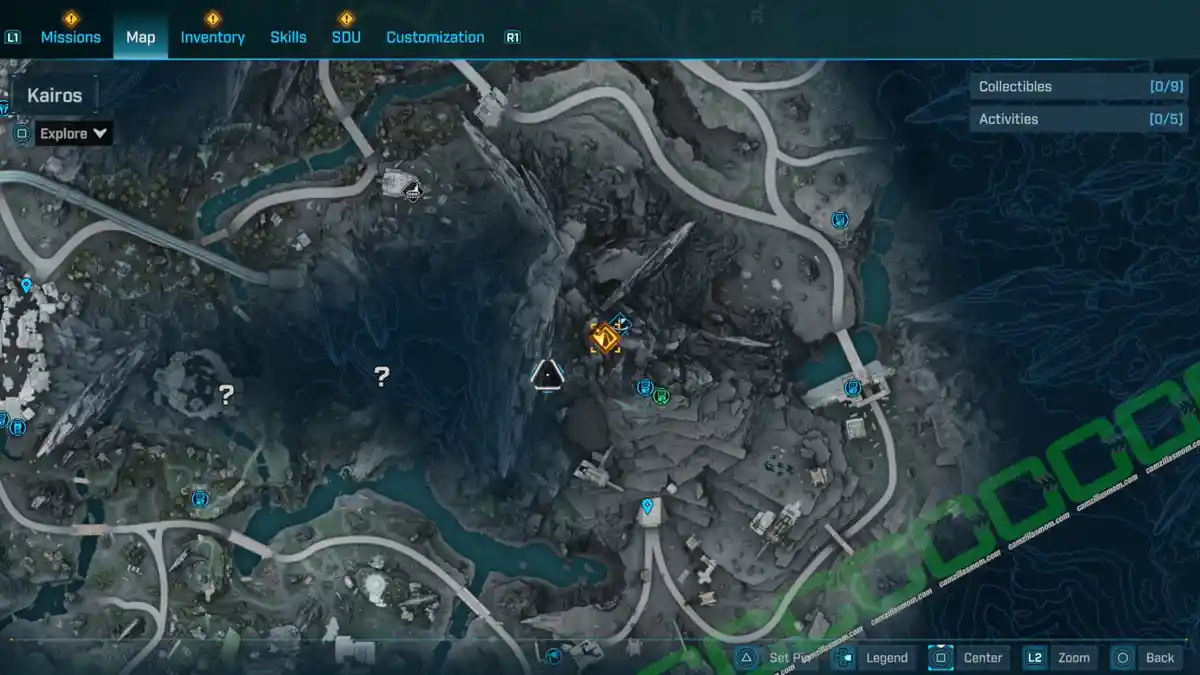Select the white vehicle station map icon
Screen dimensions: 1200x675
(x=412, y=190)
